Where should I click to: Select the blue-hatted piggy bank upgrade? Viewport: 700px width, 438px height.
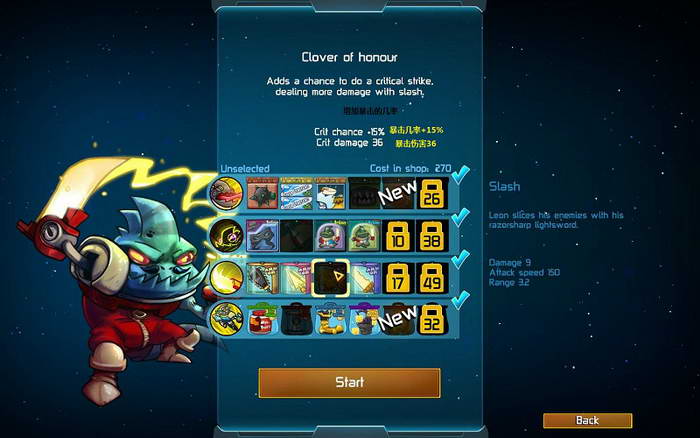pyautogui.click(x=330, y=319)
